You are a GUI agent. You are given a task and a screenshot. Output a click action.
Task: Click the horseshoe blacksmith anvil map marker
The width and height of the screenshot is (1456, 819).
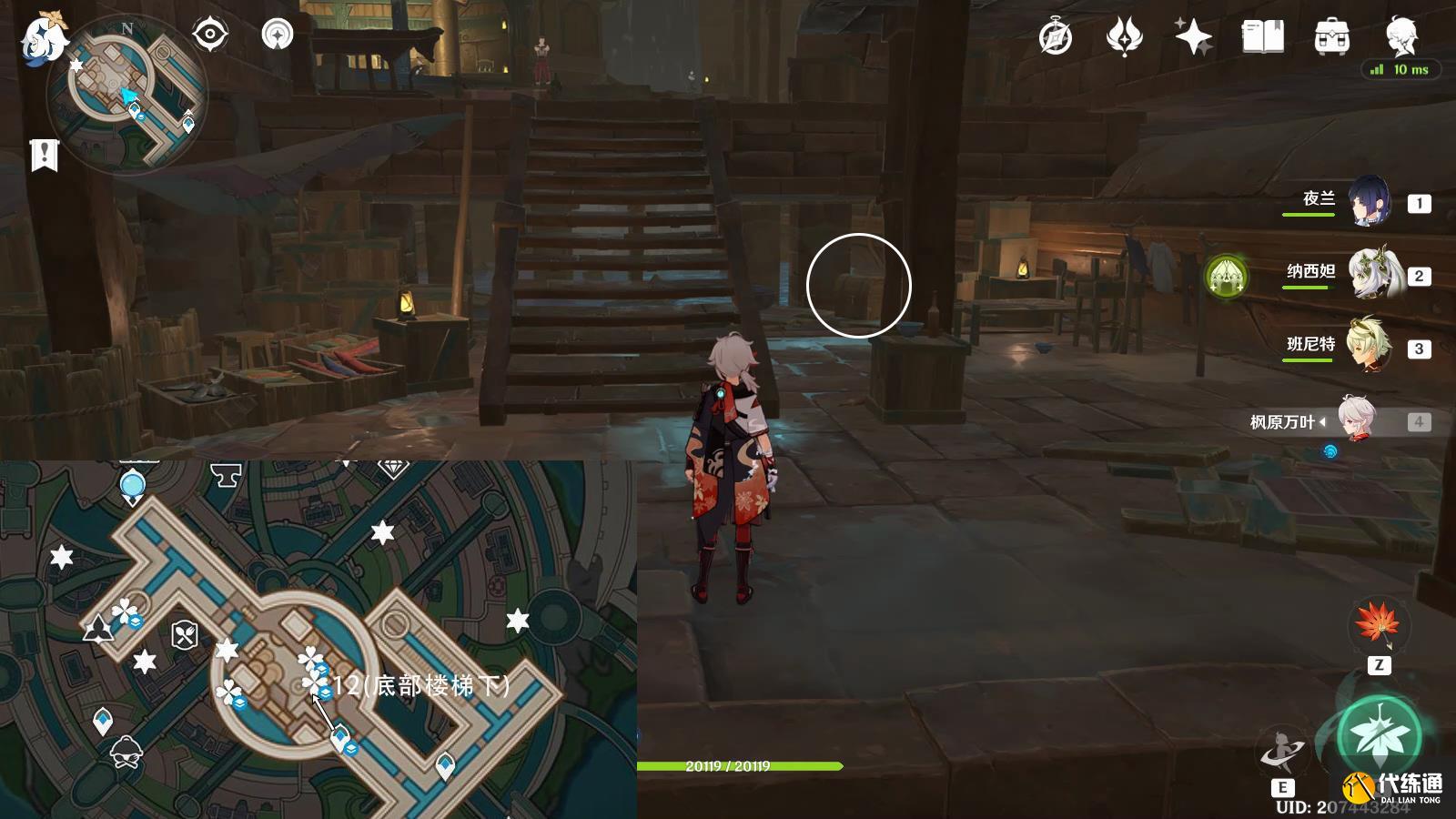226,473
